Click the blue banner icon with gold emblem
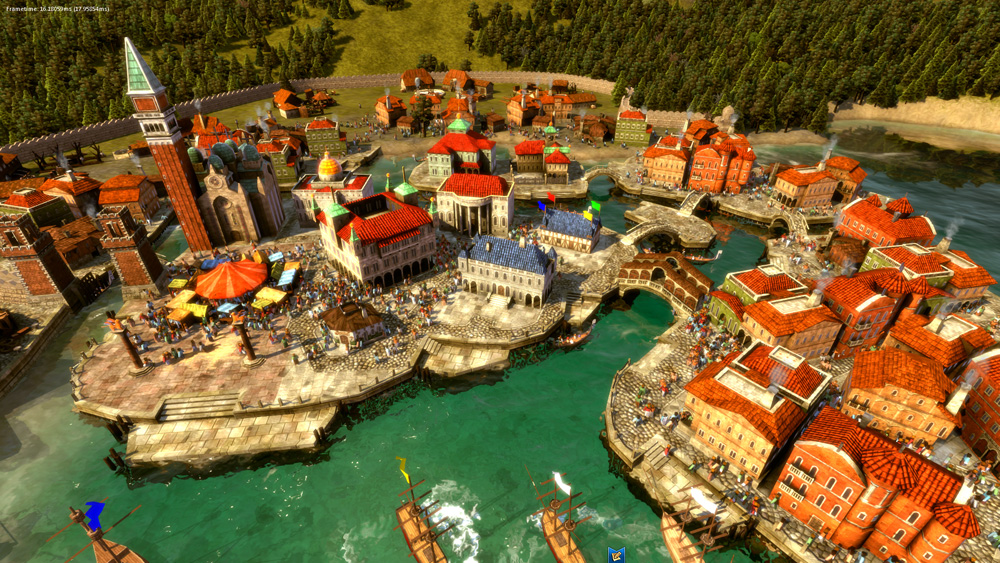Viewport: 1000px width, 563px height. [617, 554]
